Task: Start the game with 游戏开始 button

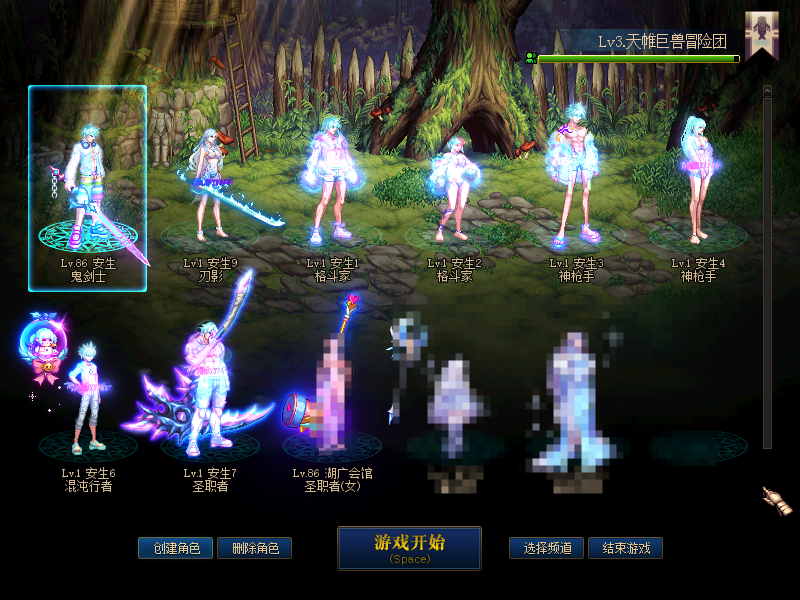Action: point(409,547)
